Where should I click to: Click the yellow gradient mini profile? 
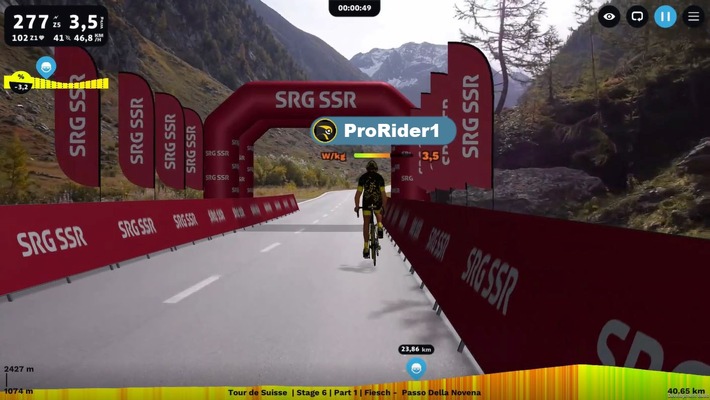click(x=52, y=82)
